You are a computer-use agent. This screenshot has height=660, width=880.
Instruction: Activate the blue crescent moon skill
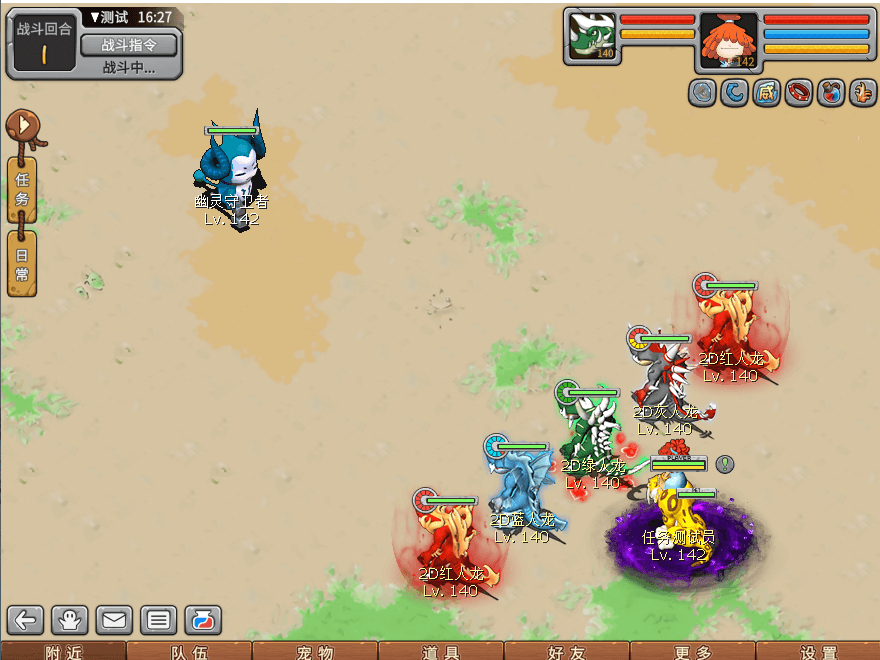click(734, 93)
